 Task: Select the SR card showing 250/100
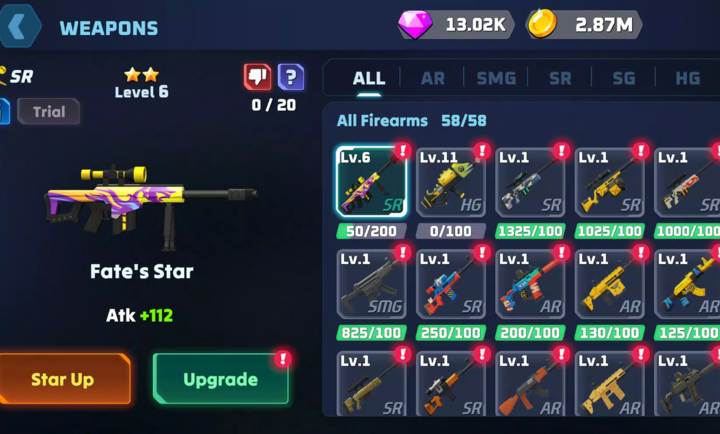click(451, 284)
